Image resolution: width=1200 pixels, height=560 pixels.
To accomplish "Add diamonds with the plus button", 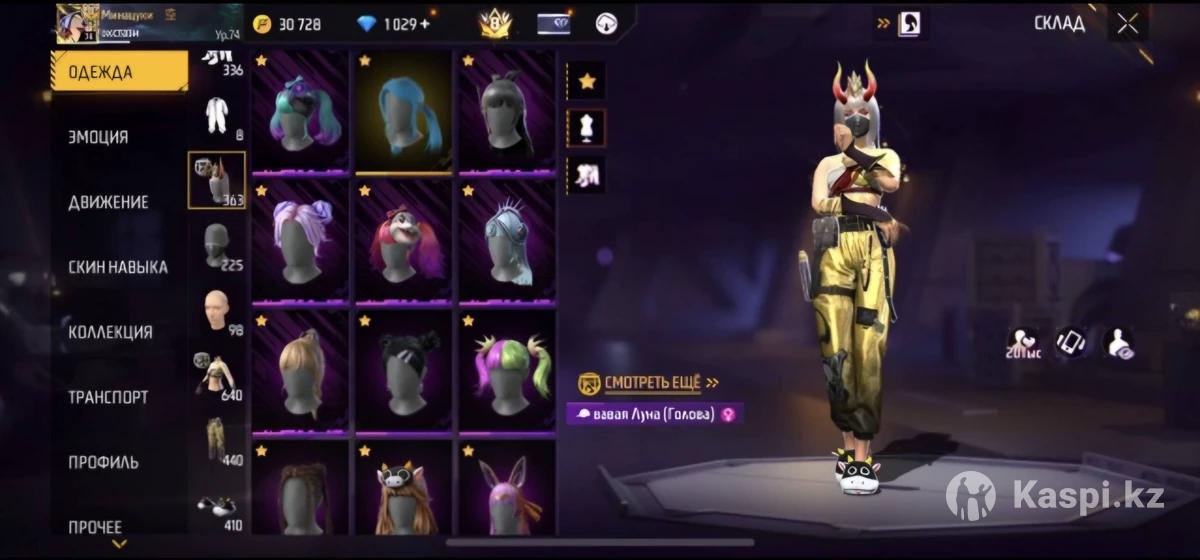I will pyautogui.click(x=424, y=24).
